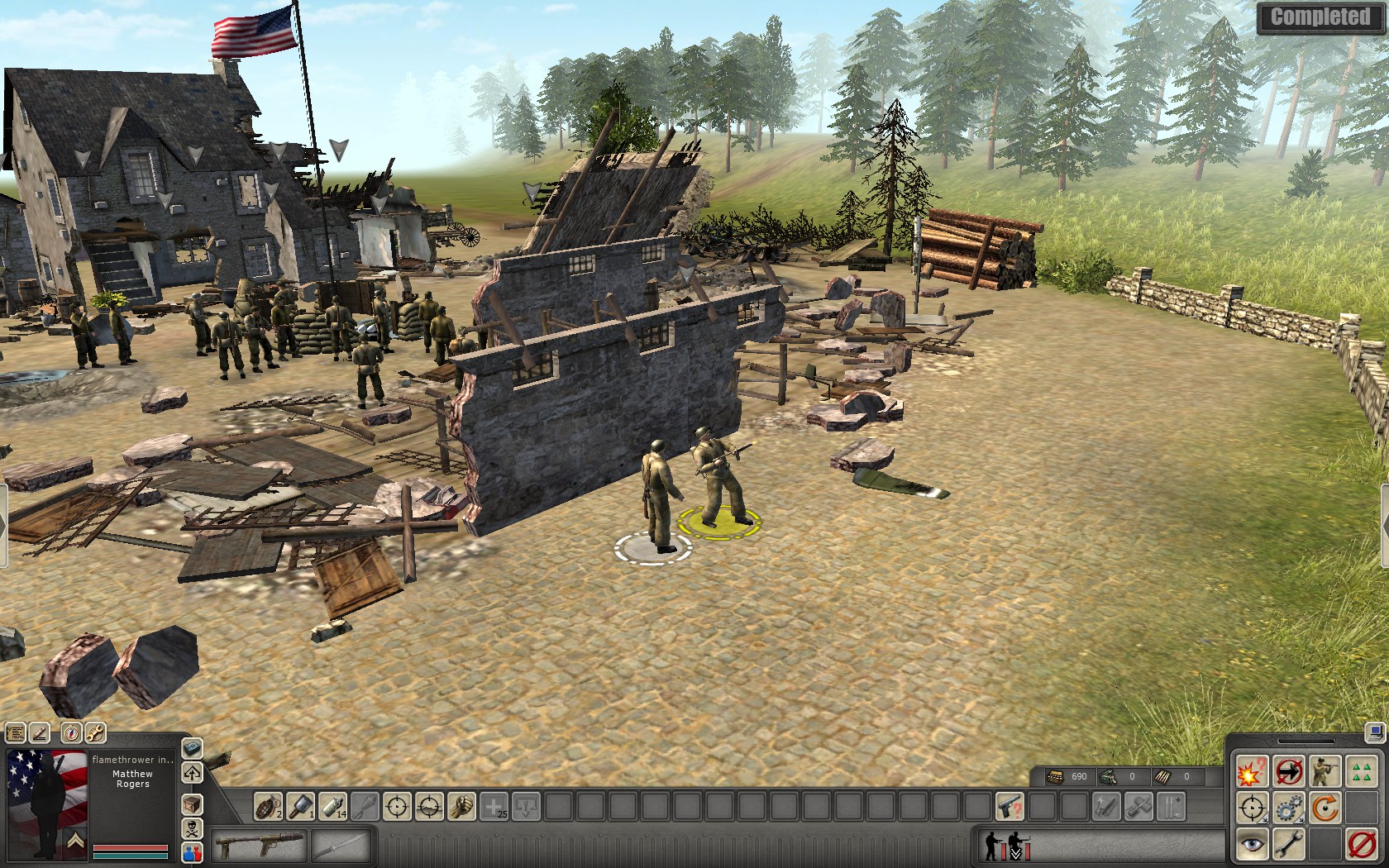Select the frag grenade hotbar slot
The image size is (1389, 868).
[x=267, y=806]
